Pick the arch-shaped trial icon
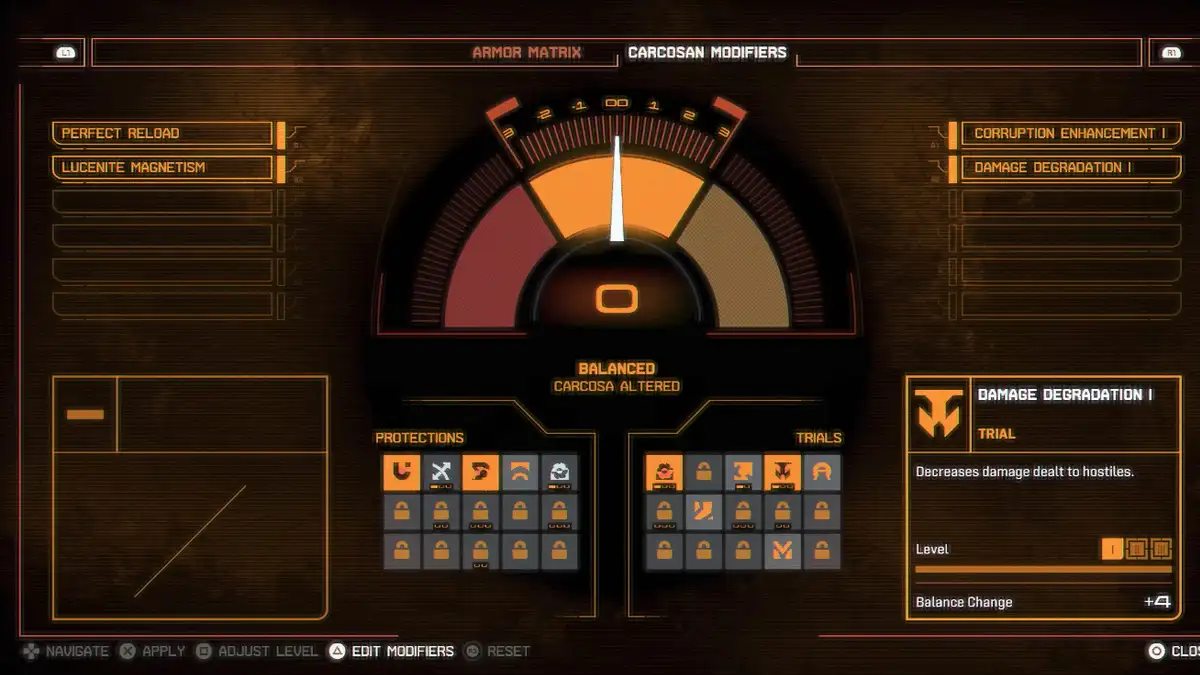Screen dimensions: 1200x675 click(x=822, y=472)
